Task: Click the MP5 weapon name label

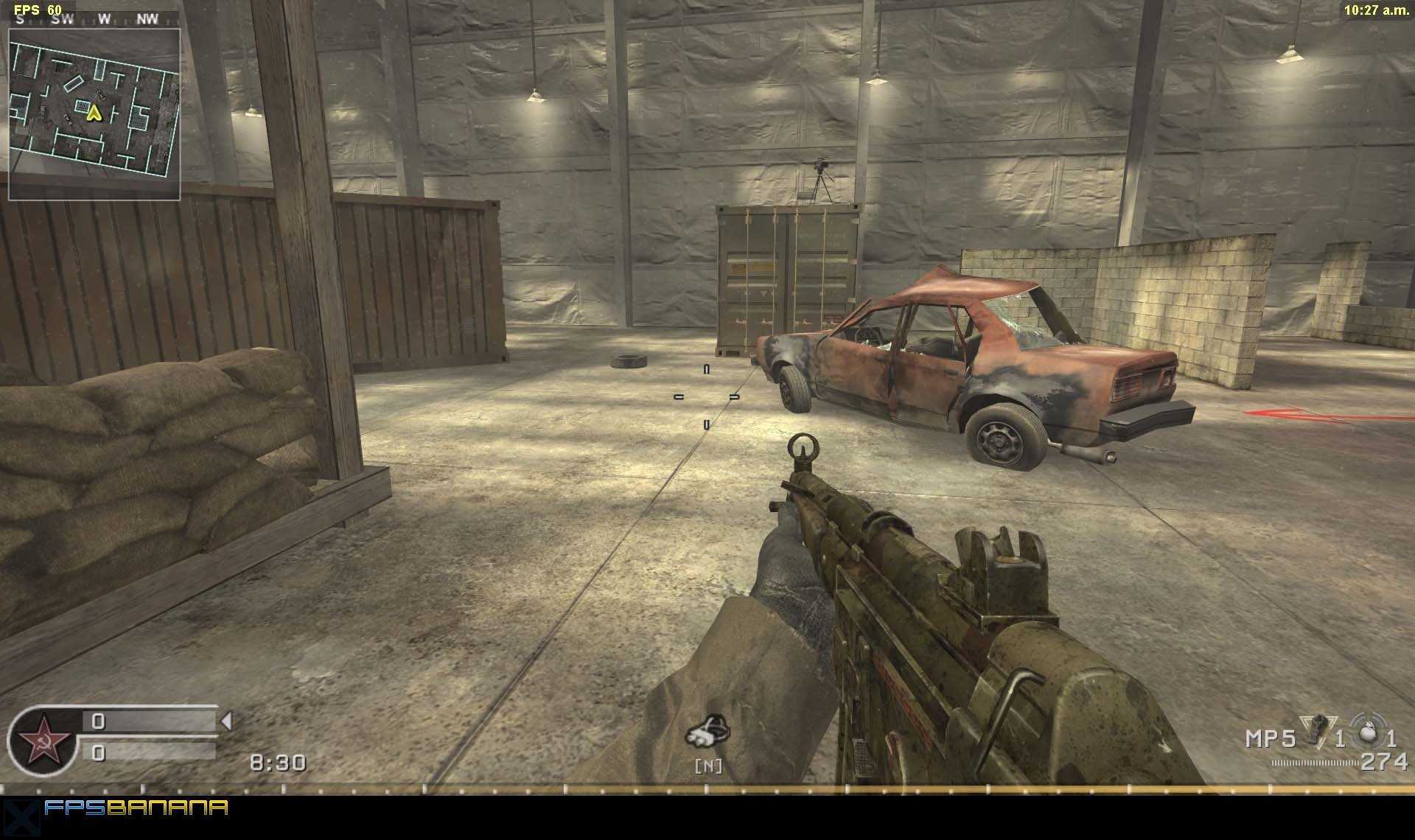Action: 1270,738
